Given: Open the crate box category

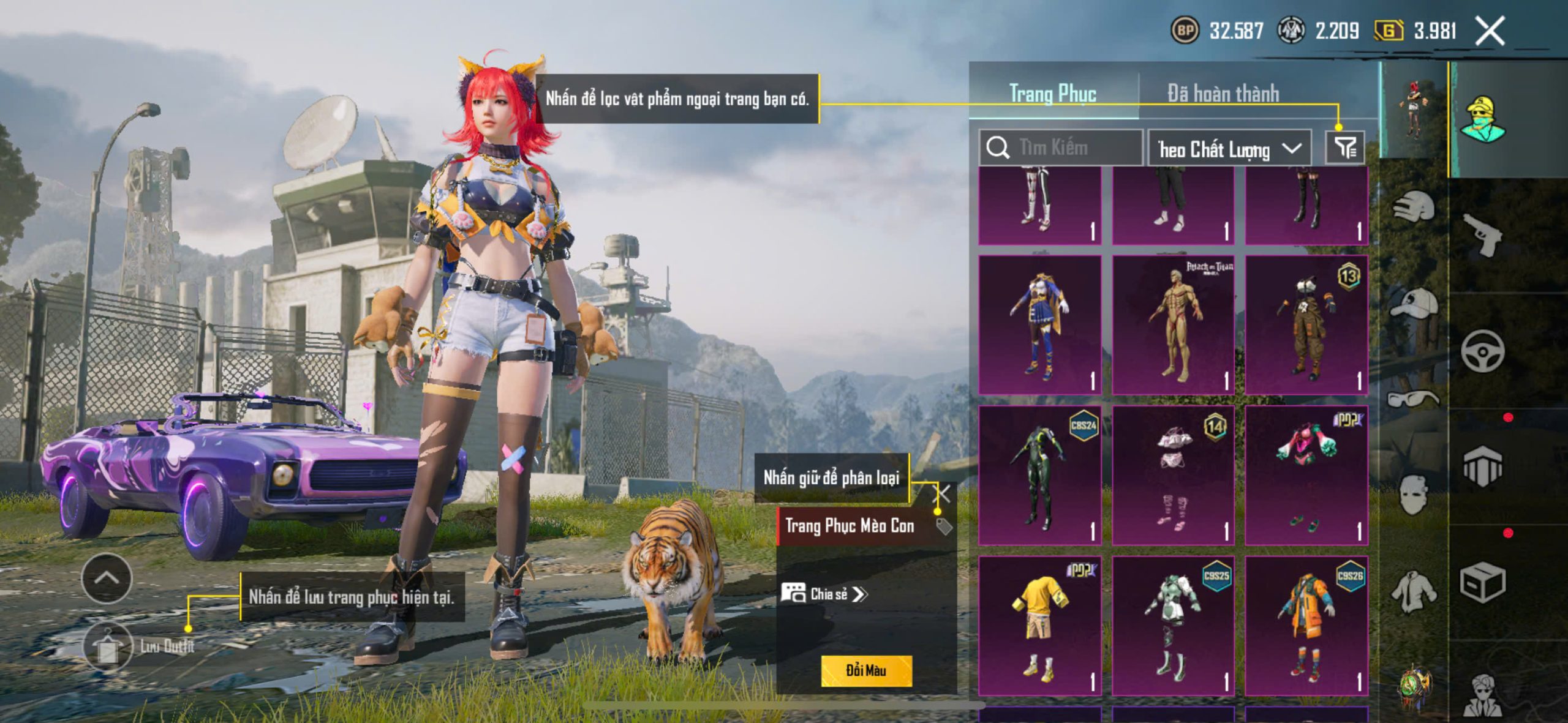Looking at the screenshot, I should pos(1482,582).
